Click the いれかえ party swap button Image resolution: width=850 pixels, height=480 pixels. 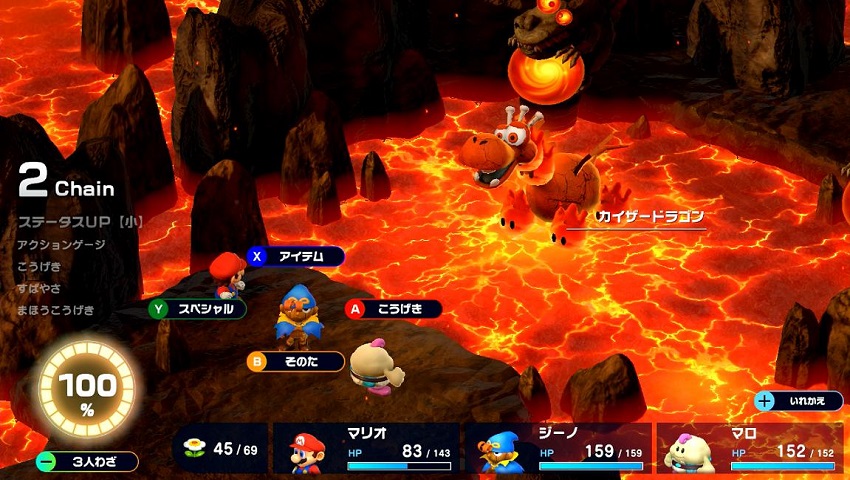point(799,401)
